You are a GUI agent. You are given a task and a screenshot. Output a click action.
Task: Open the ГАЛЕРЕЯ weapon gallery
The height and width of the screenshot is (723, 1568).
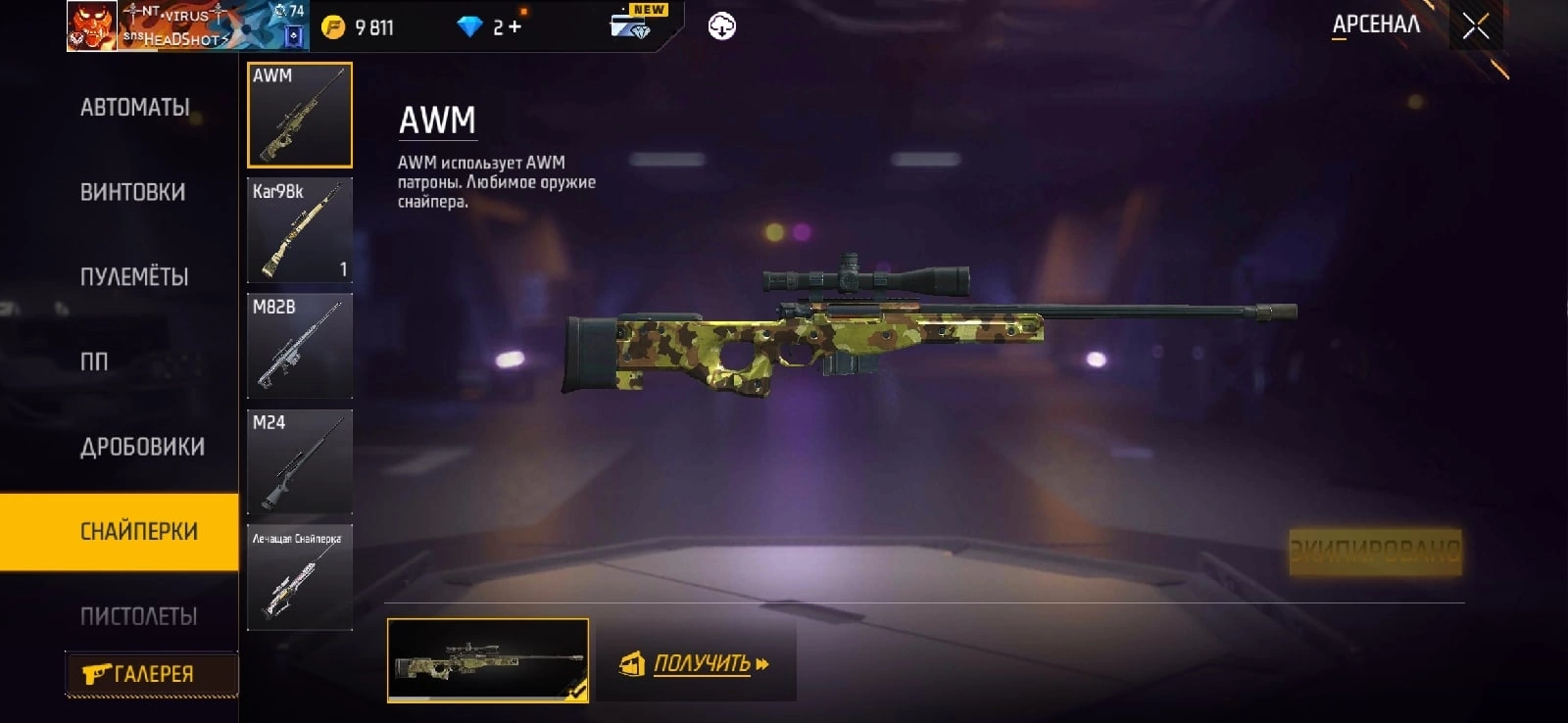tap(151, 674)
